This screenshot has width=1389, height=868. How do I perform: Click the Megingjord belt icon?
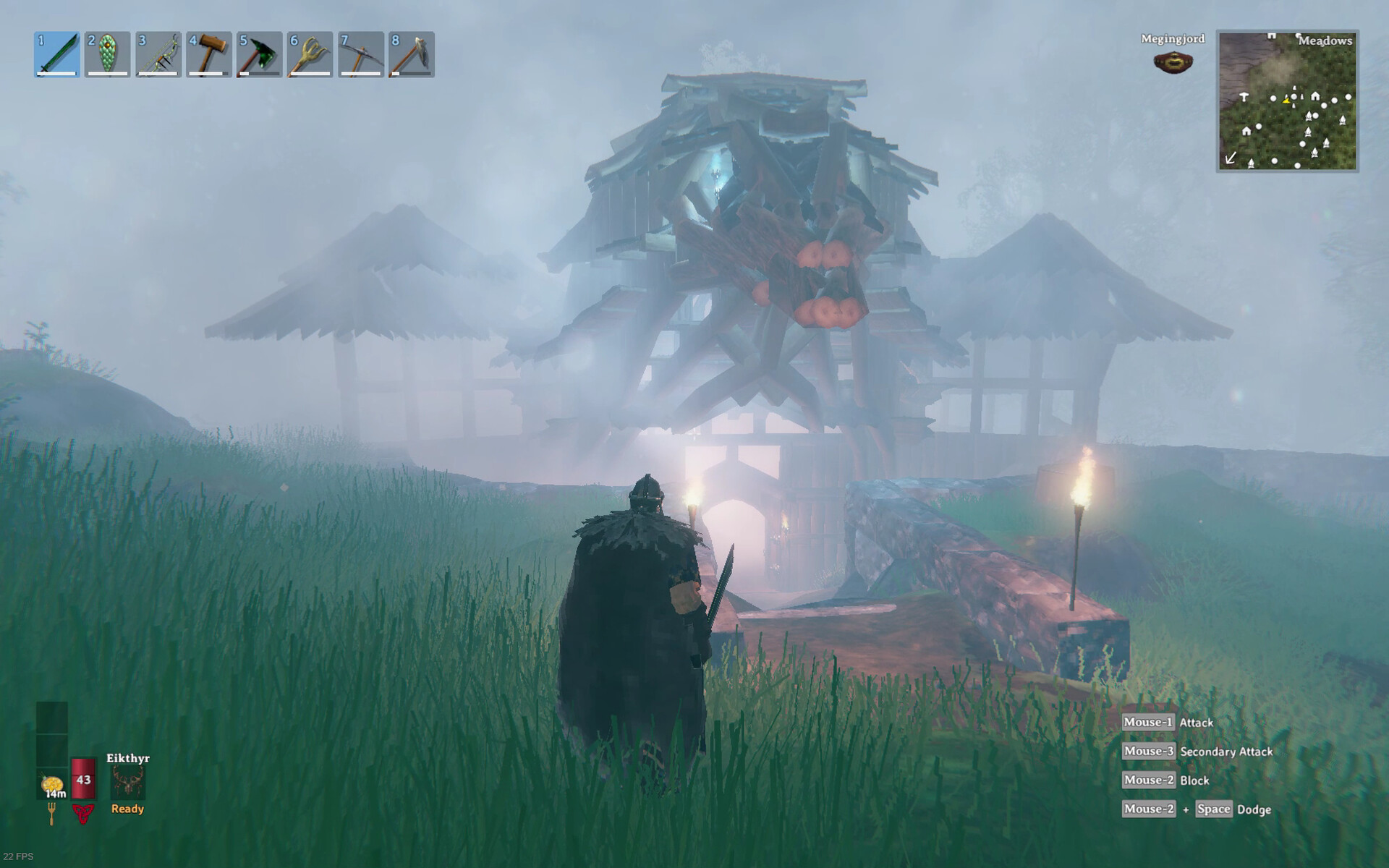(1172, 64)
